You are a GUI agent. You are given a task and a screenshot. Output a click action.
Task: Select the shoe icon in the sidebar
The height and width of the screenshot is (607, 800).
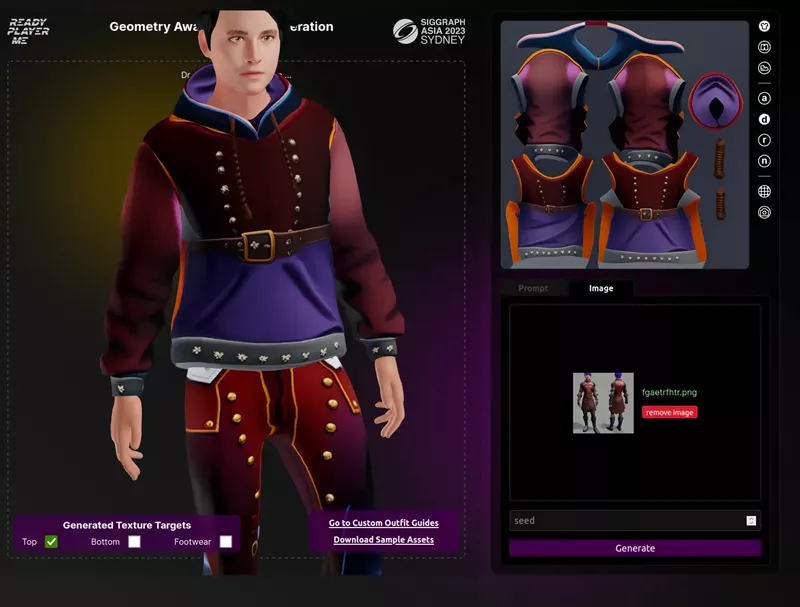point(765,68)
